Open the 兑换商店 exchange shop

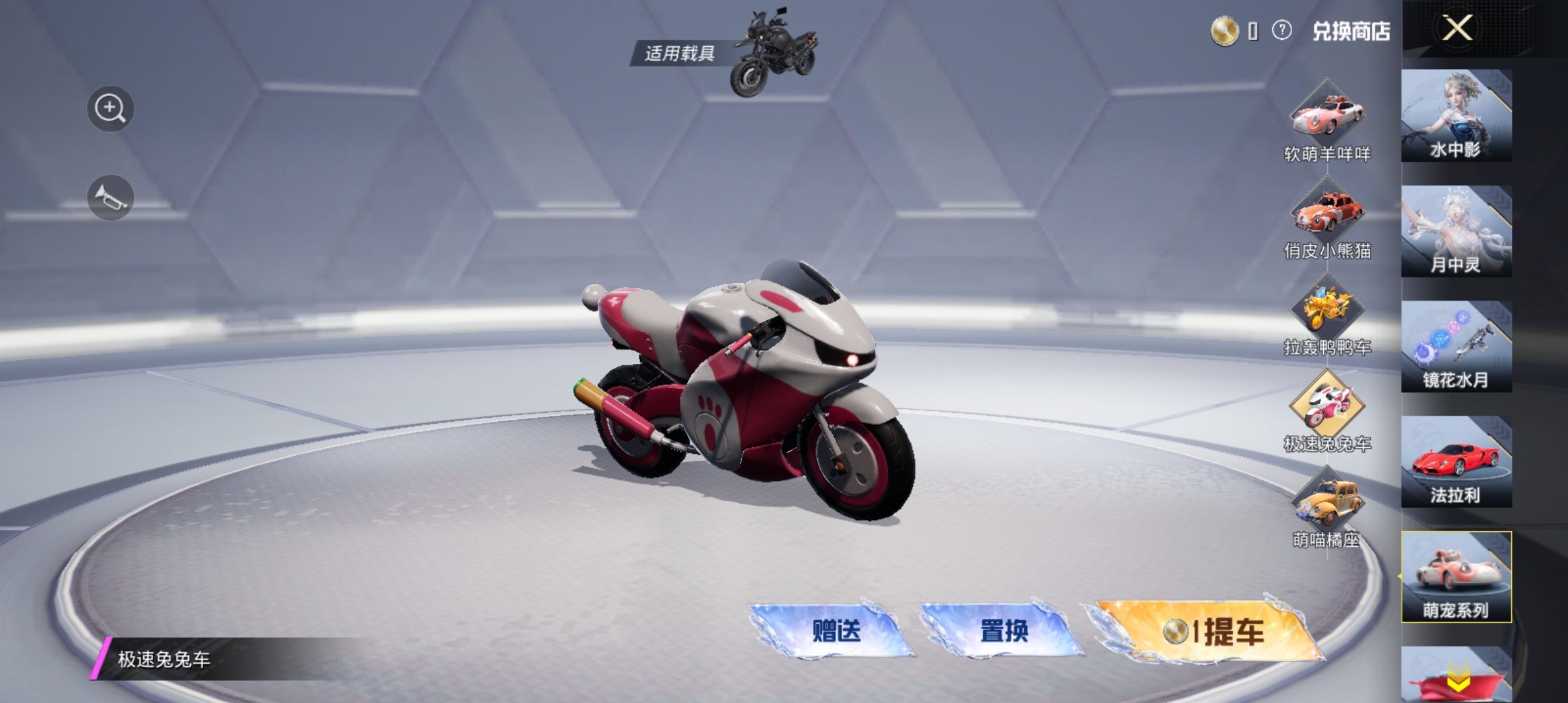(x=1351, y=31)
